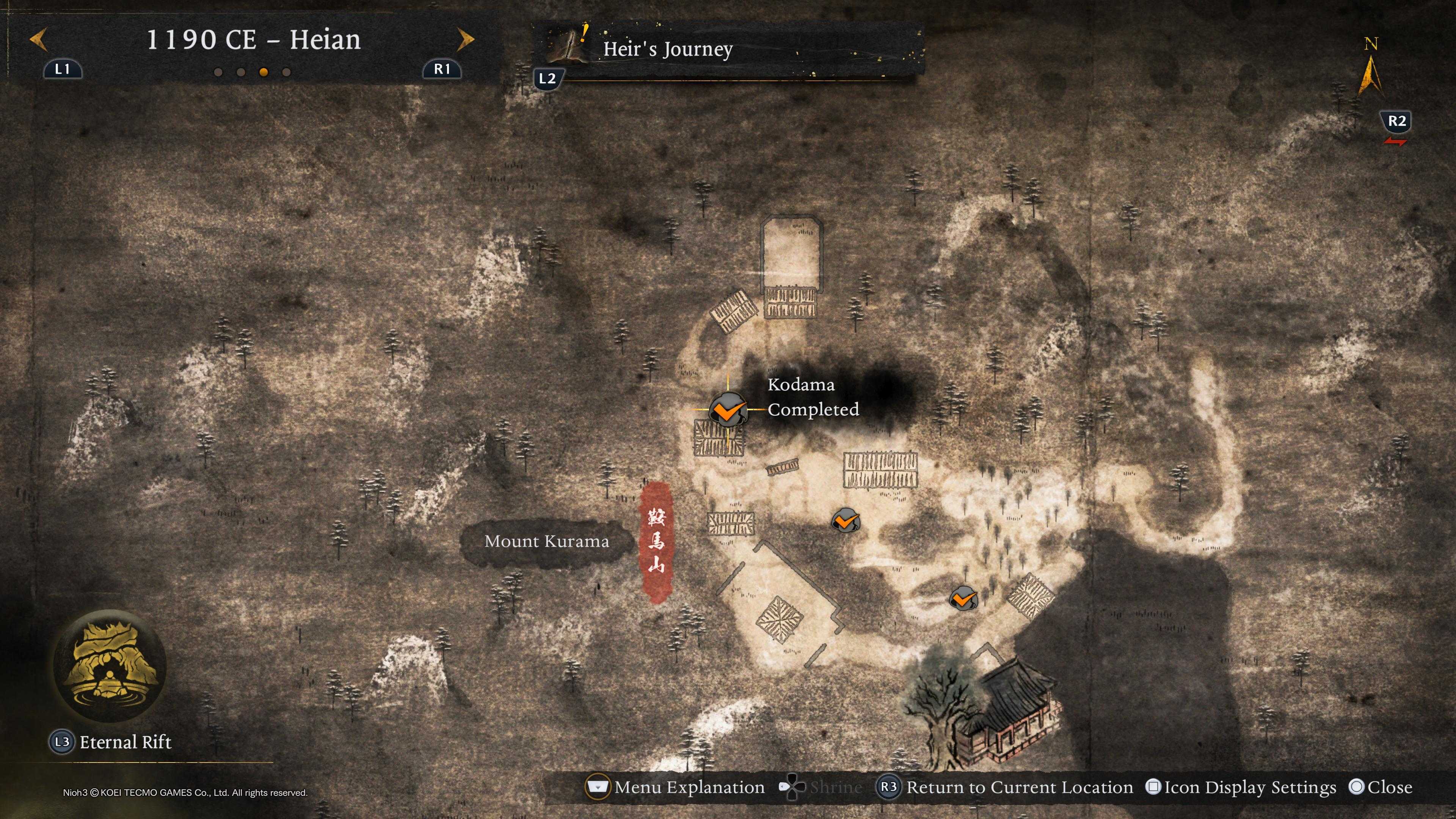Click the north compass indicator
1456x819 pixels.
(1370, 74)
